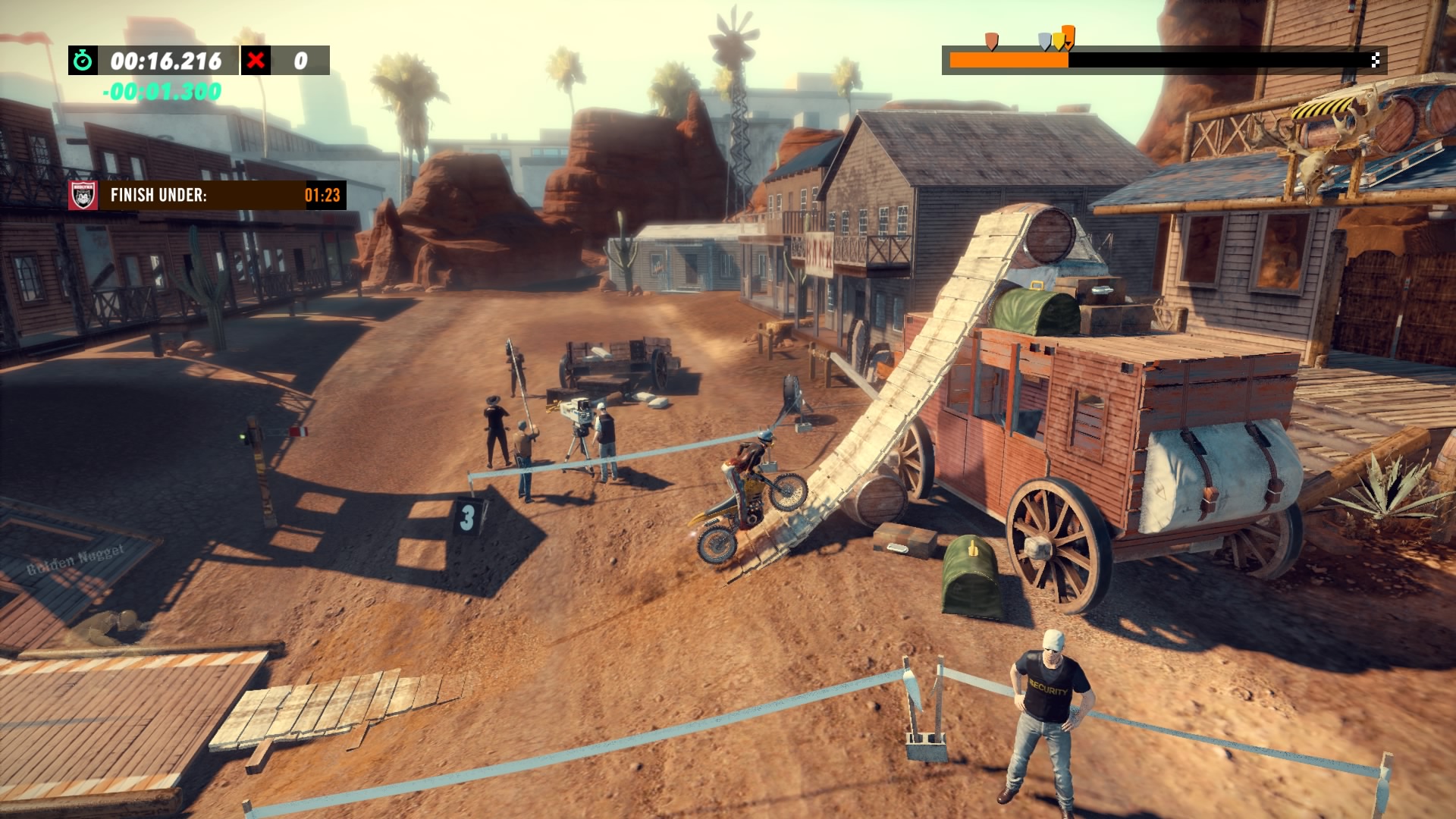The width and height of the screenshot is (1456, 819).
Task: Click the red X faults icon
Action: (x=256, y=61)
